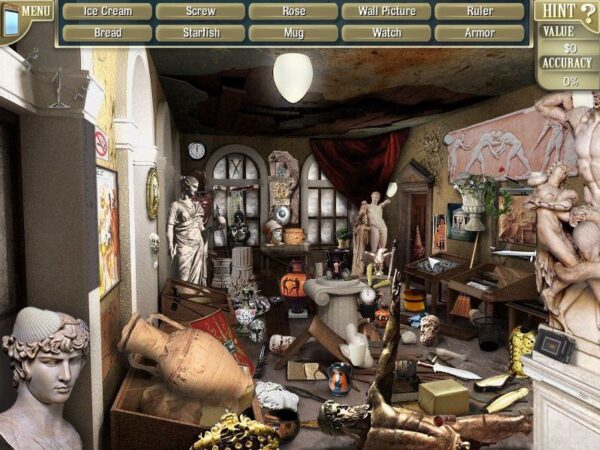Select Wall Picture from the list

click(386, 12)
